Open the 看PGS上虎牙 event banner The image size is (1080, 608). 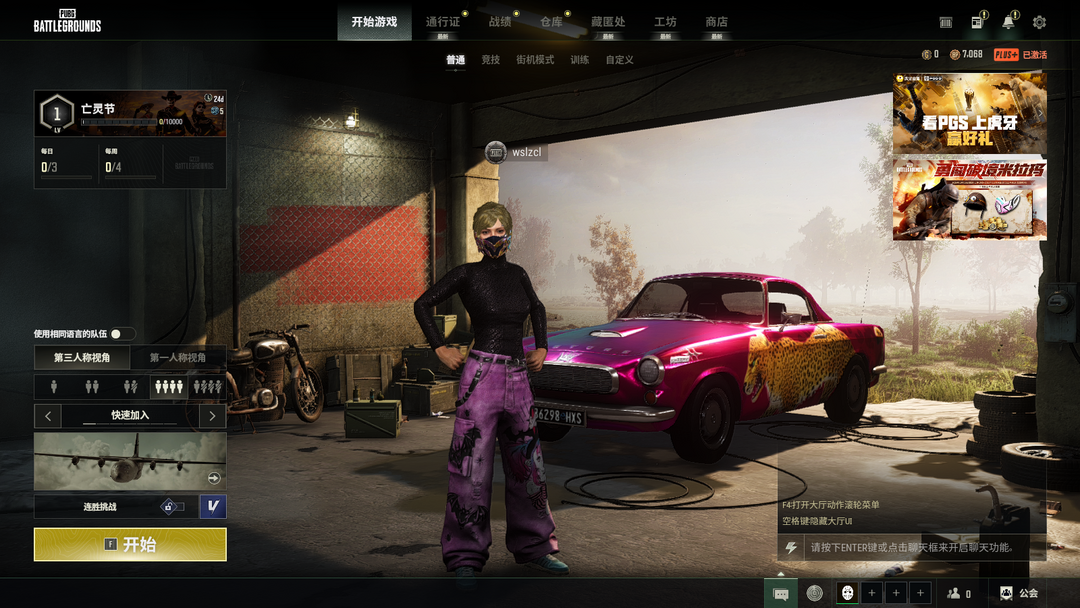pyautogui.click(x=969, y=114)
